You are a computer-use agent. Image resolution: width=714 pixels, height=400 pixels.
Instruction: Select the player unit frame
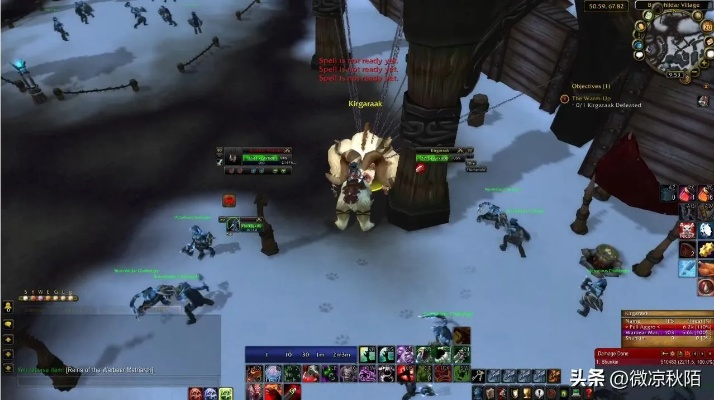click(x=257, y=158)
